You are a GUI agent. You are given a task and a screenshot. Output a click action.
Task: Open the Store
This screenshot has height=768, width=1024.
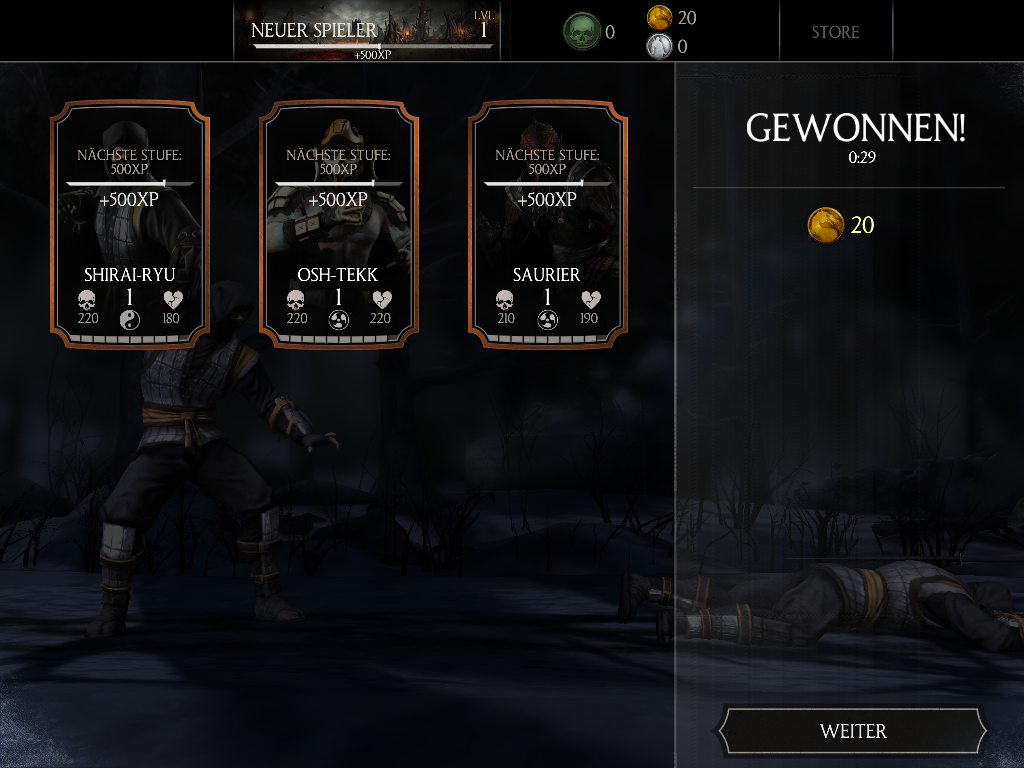835,32
